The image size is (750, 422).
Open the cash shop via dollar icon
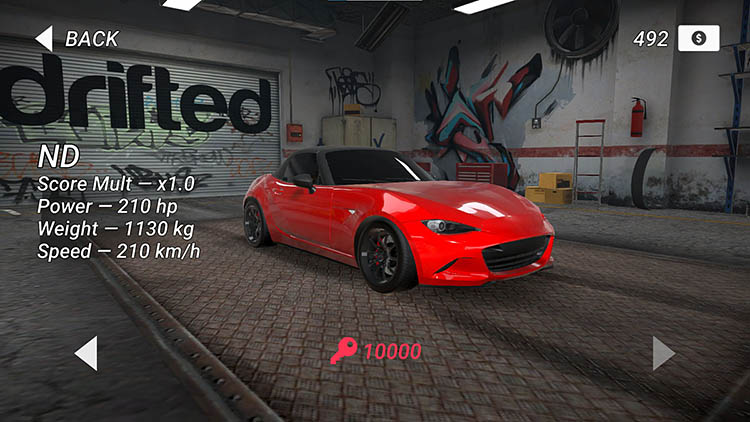(698, 38)
